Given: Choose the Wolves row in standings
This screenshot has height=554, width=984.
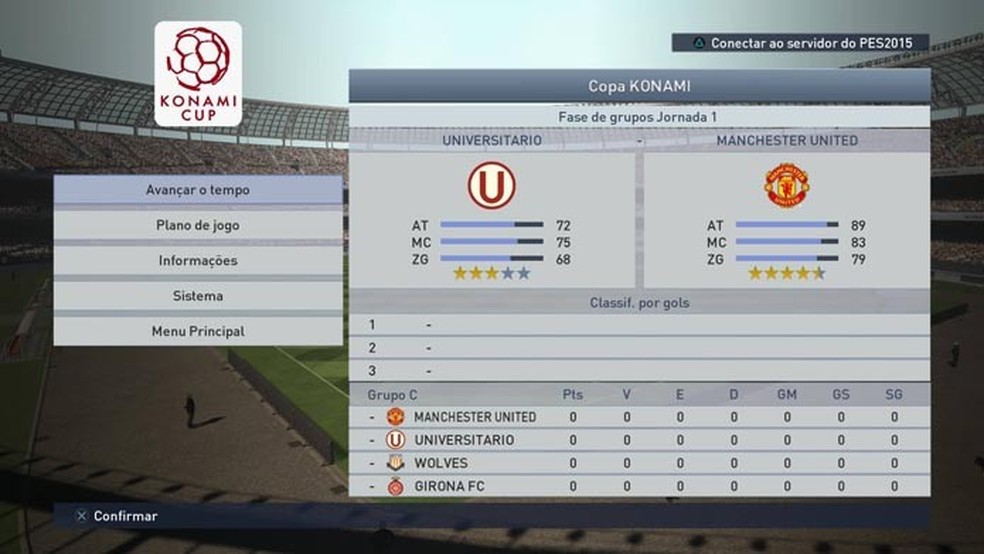Looking at the screenshot, I should click(639, 463).
